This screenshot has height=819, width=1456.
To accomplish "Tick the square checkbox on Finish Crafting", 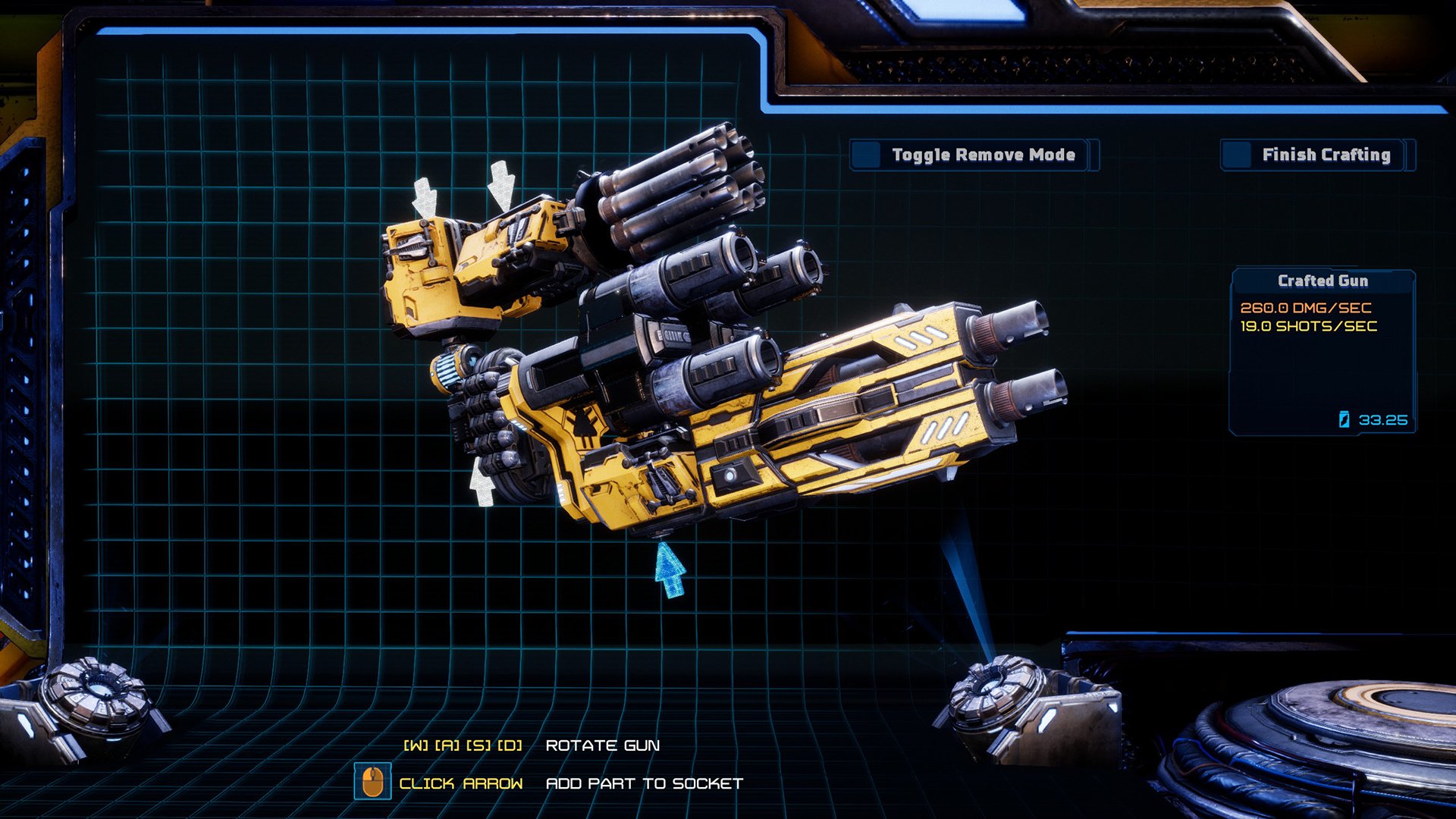I will [x=1237, y=155].
